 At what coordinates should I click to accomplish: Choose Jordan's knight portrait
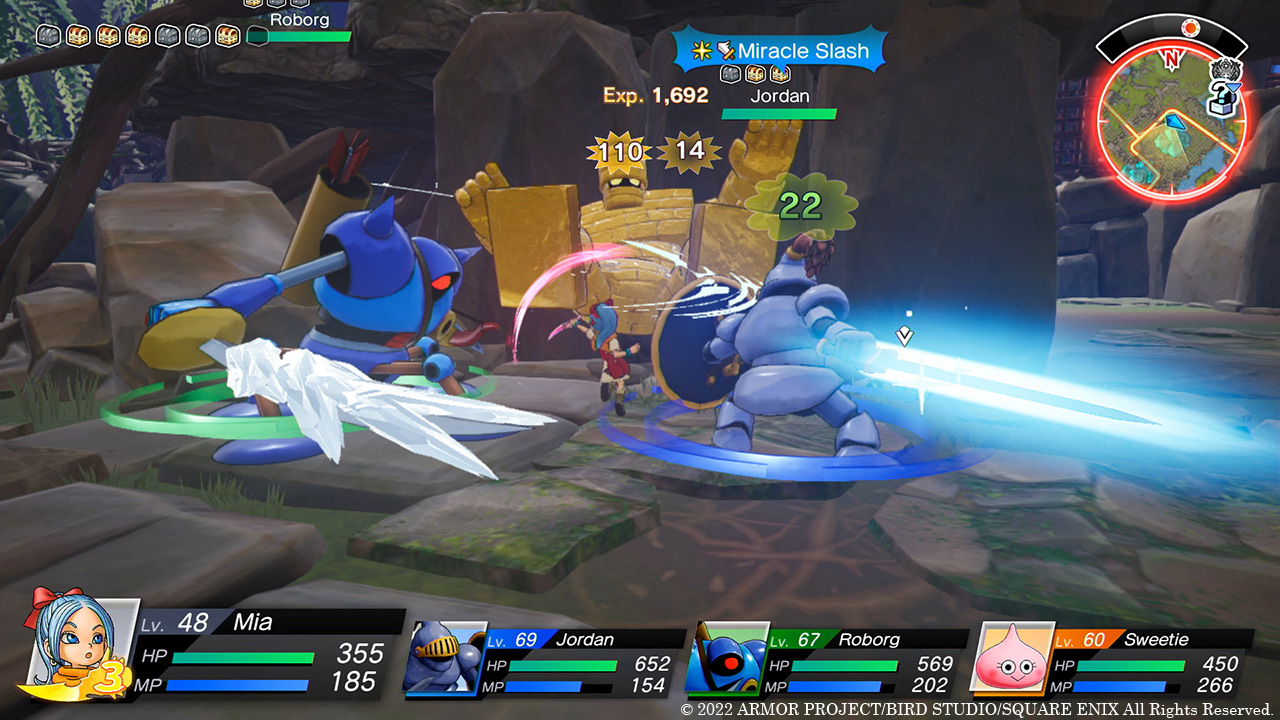445,656
